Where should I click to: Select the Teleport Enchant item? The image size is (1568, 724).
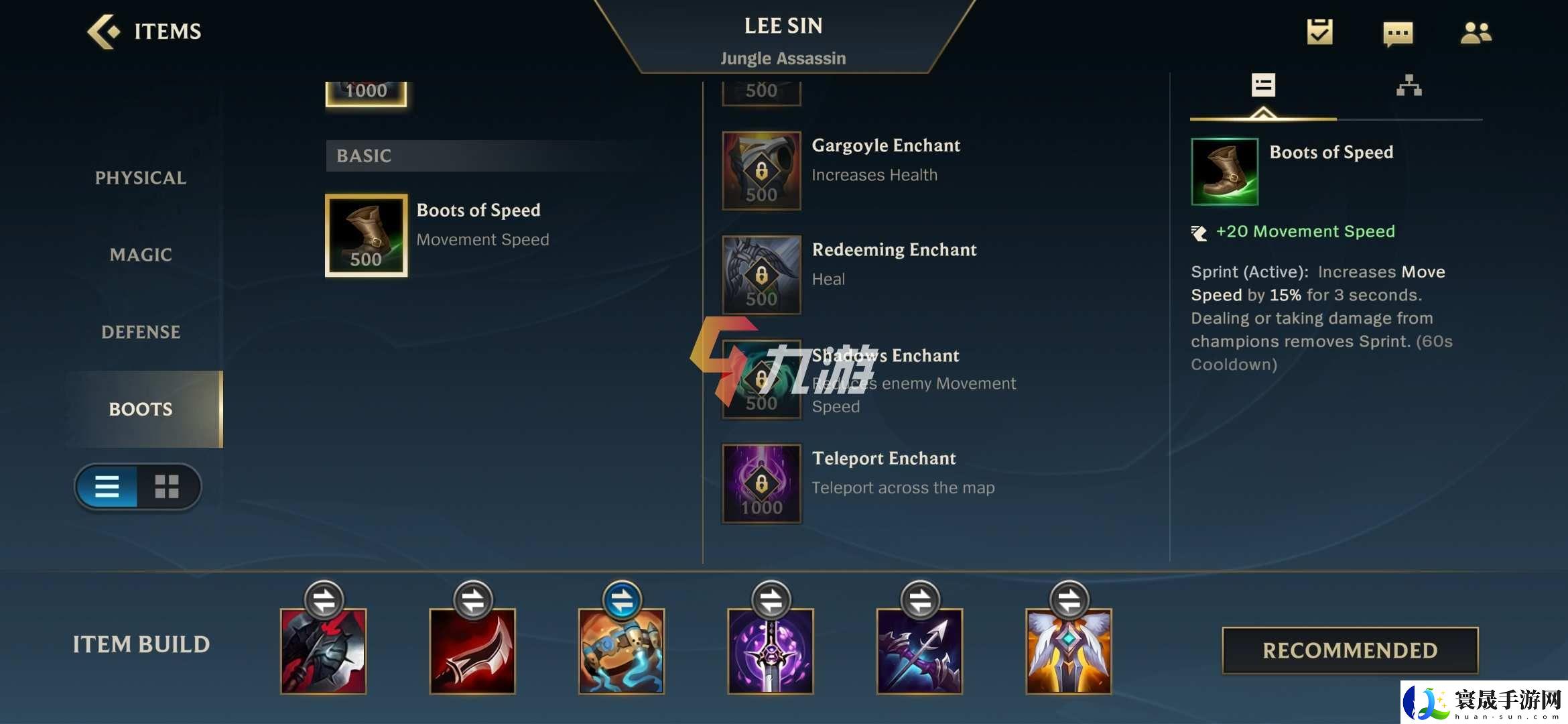(x=761, y=483)
